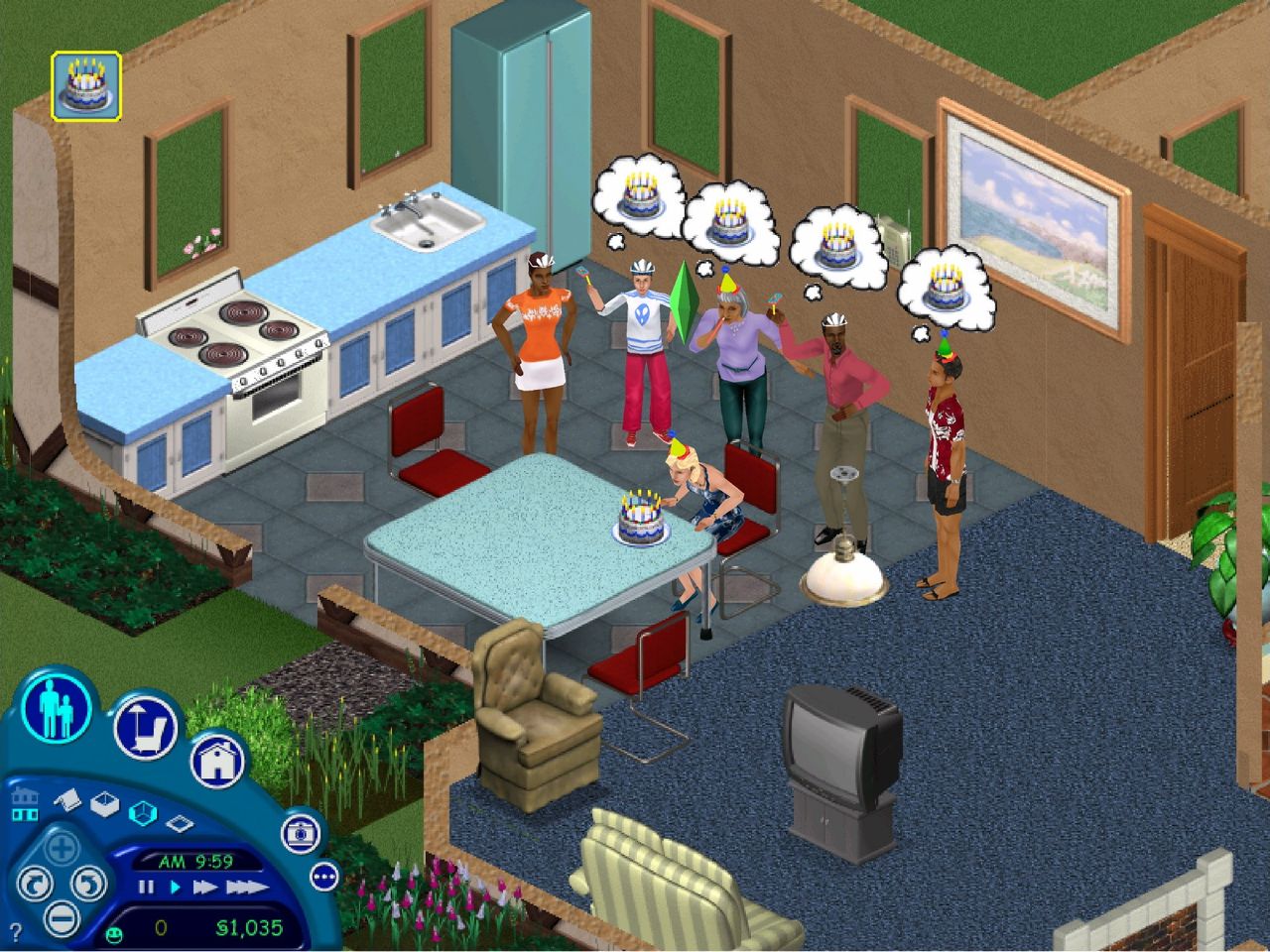Click the AM 9:59 clock display
Screen dimensions: 1270x952
(x=195, y=859)
